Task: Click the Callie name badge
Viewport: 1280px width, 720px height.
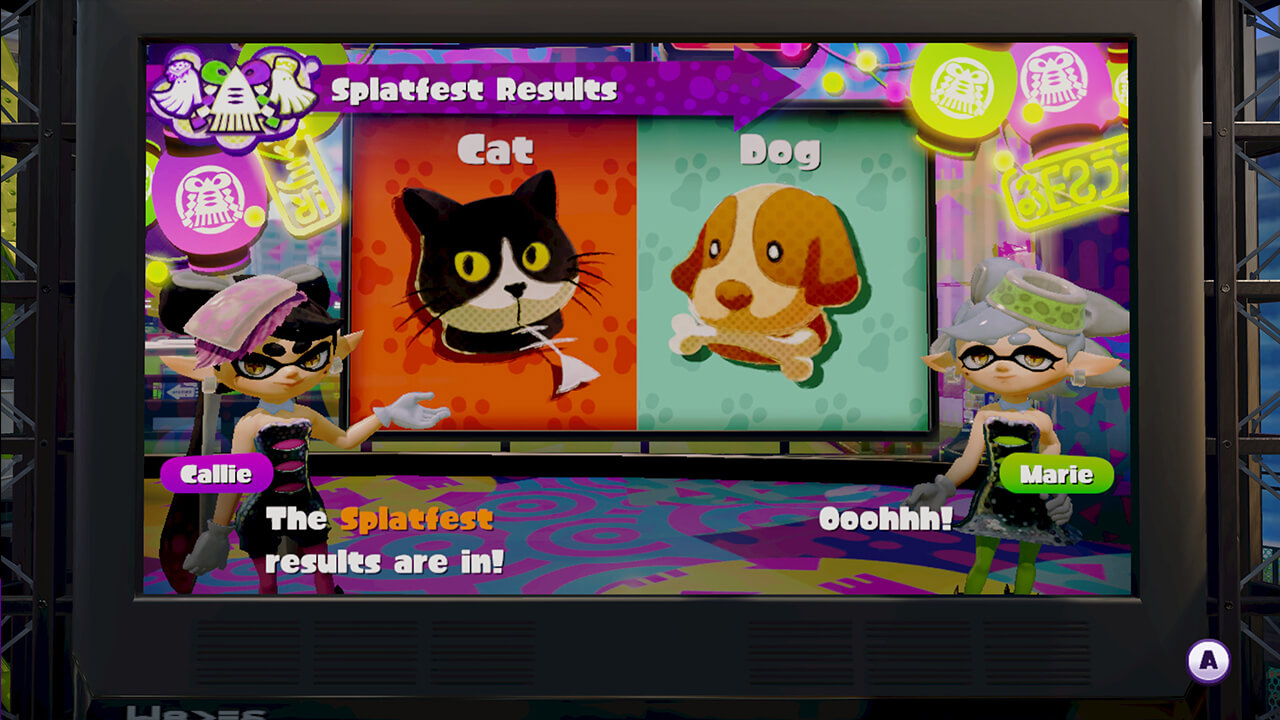Action: click(x=216, y=475)
